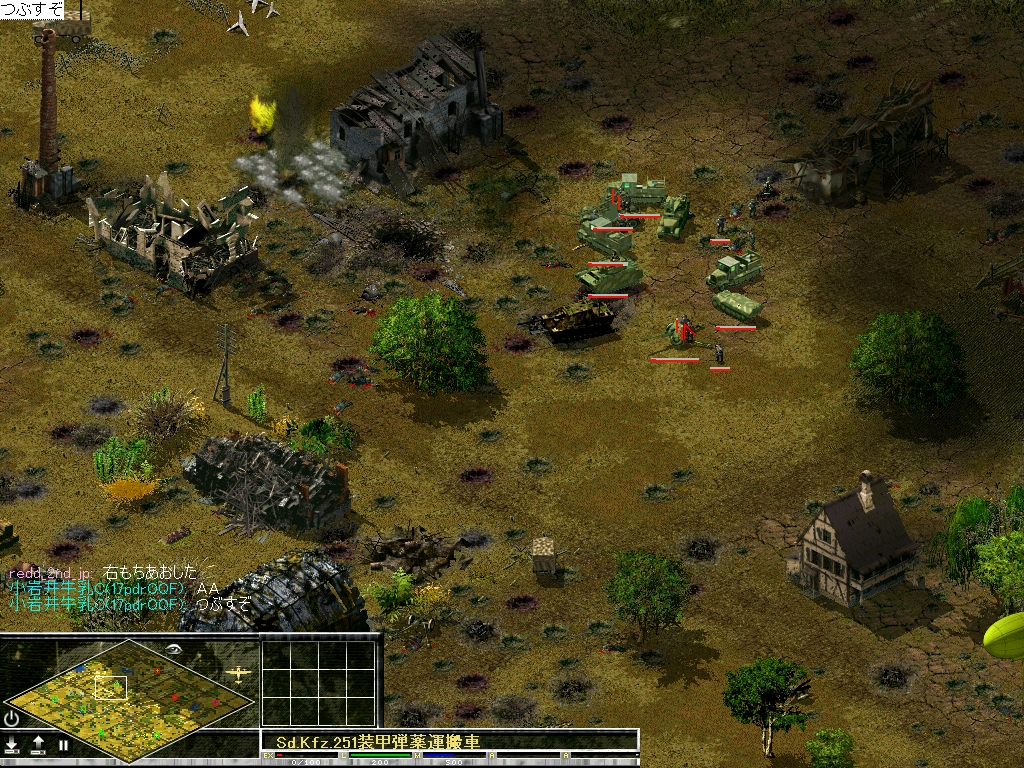The image size is (1024, 768).
Task: Toggle the eye icon above the minimap
Action: pyautogui.click(x=173, y=649)
